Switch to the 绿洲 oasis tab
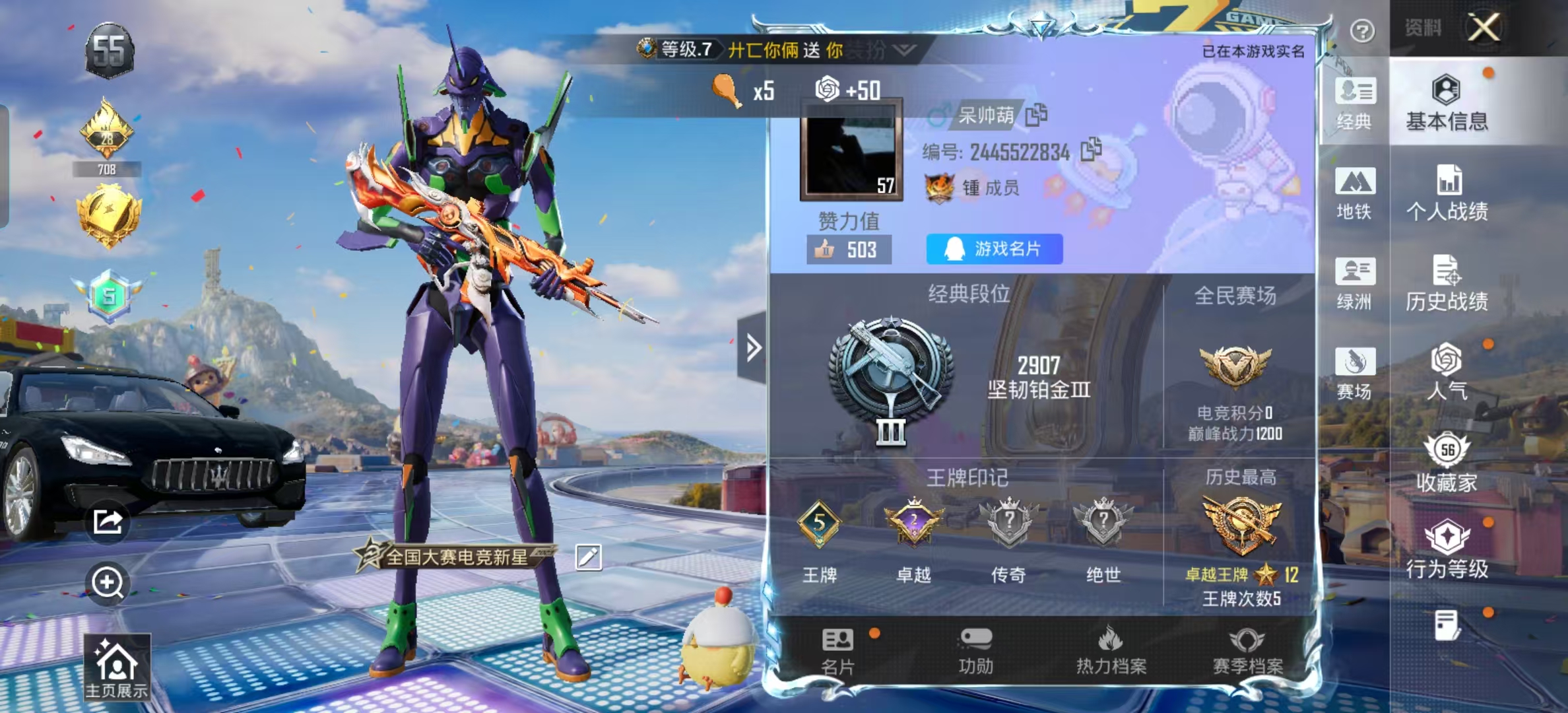 pyautogui.click(x=1354, y=283)
